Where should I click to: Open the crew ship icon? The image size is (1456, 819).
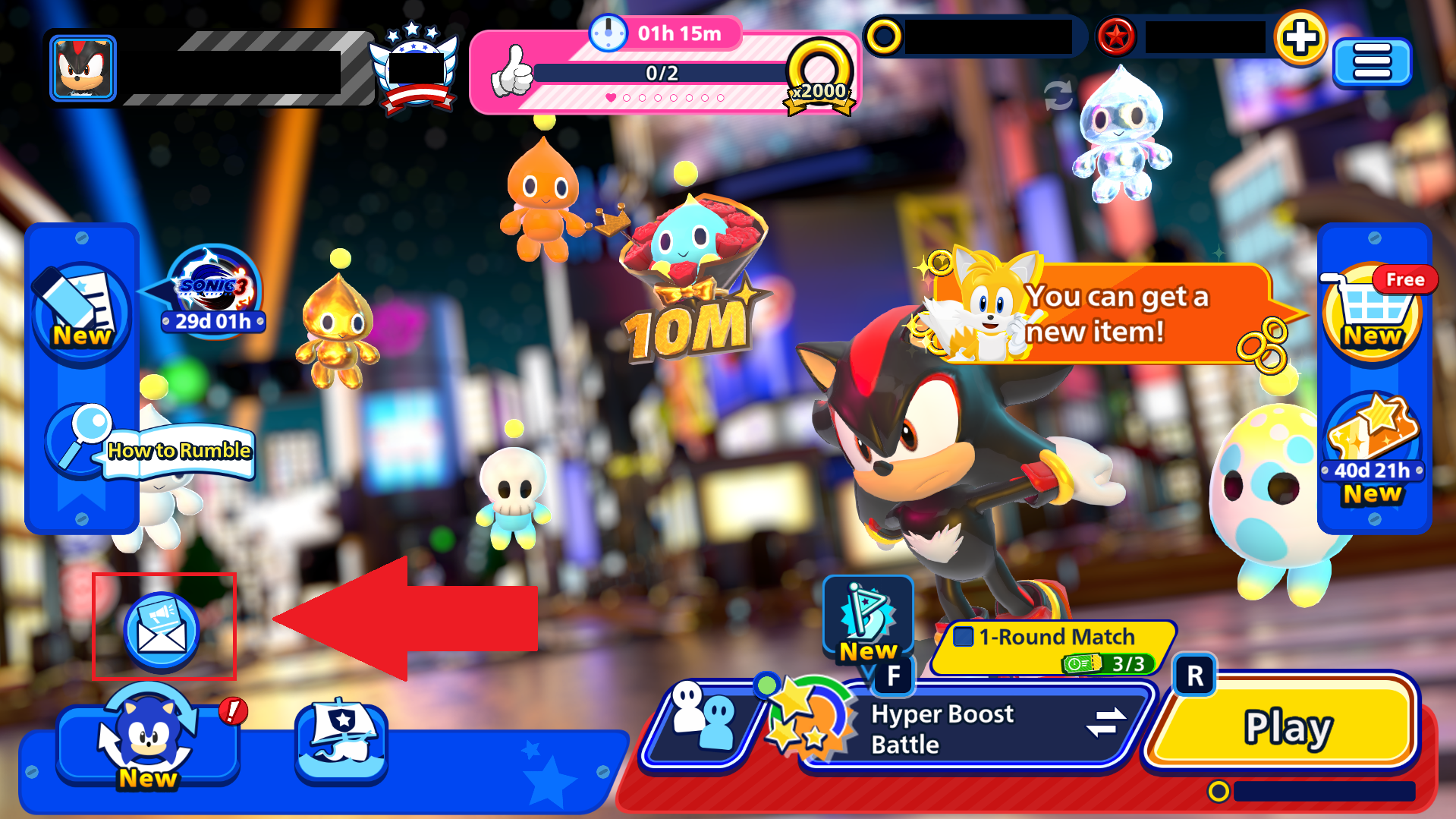[x=341, y=740]
